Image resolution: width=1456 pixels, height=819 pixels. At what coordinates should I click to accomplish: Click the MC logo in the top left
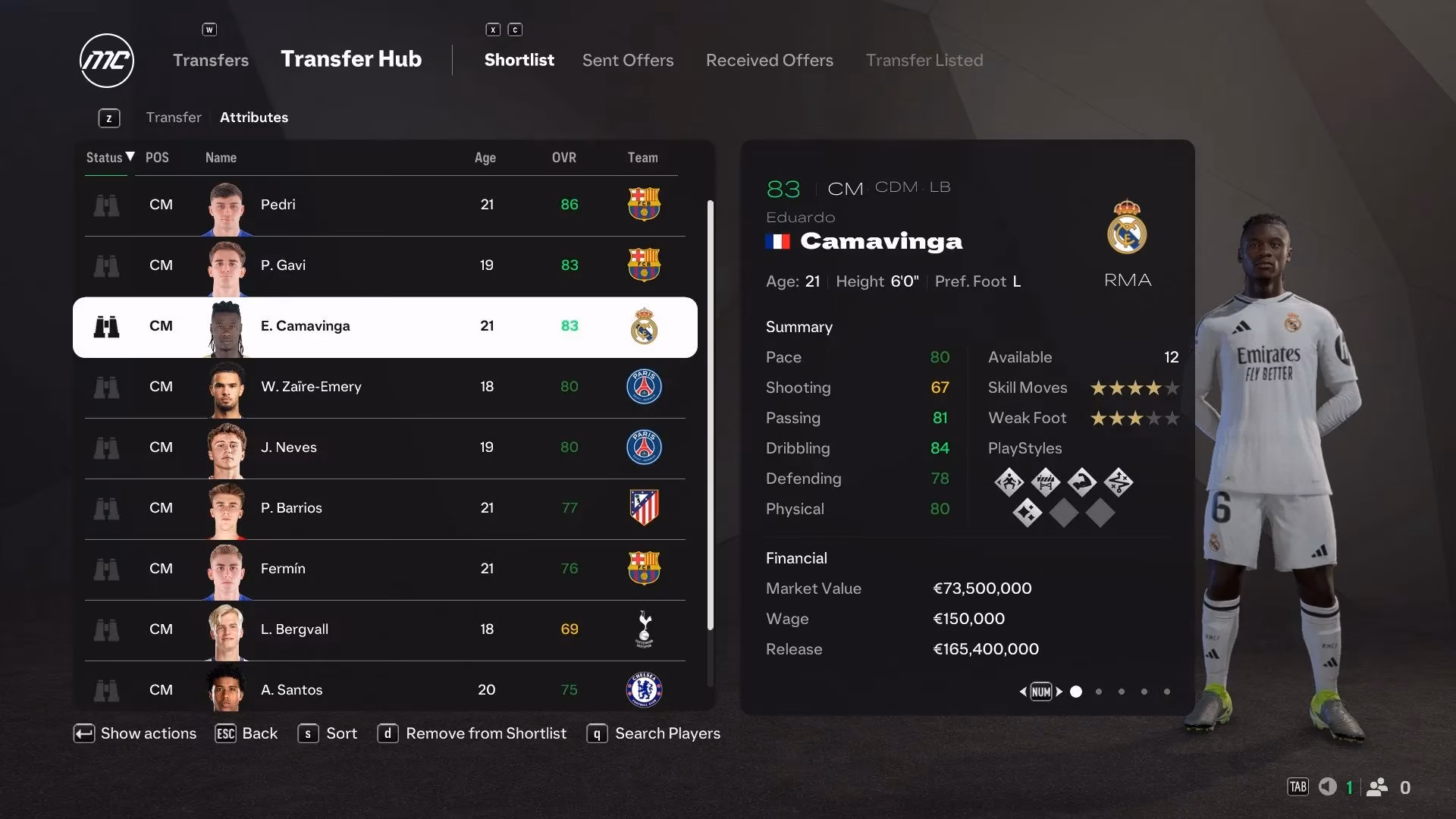[x=106, y=61]
